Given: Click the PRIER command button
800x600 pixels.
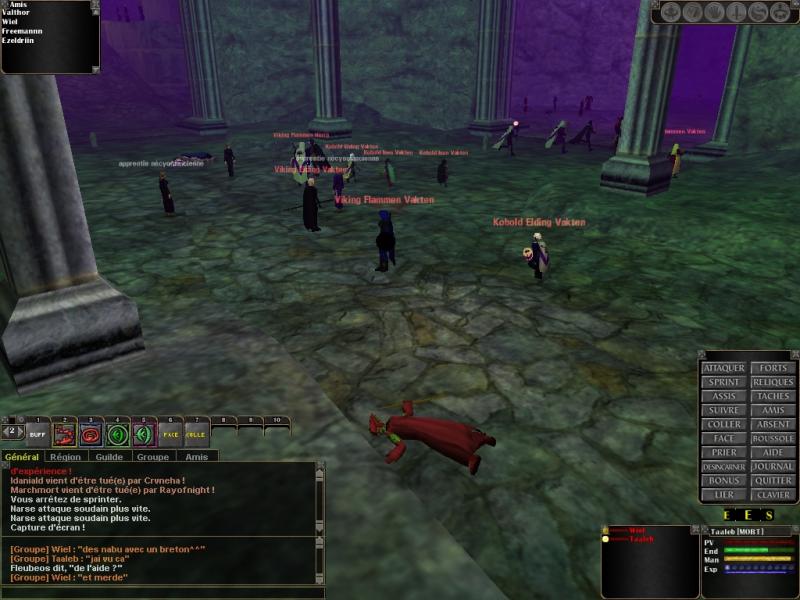Looking at the screenshot, I should pyautogui.click(x=723, y=452).
